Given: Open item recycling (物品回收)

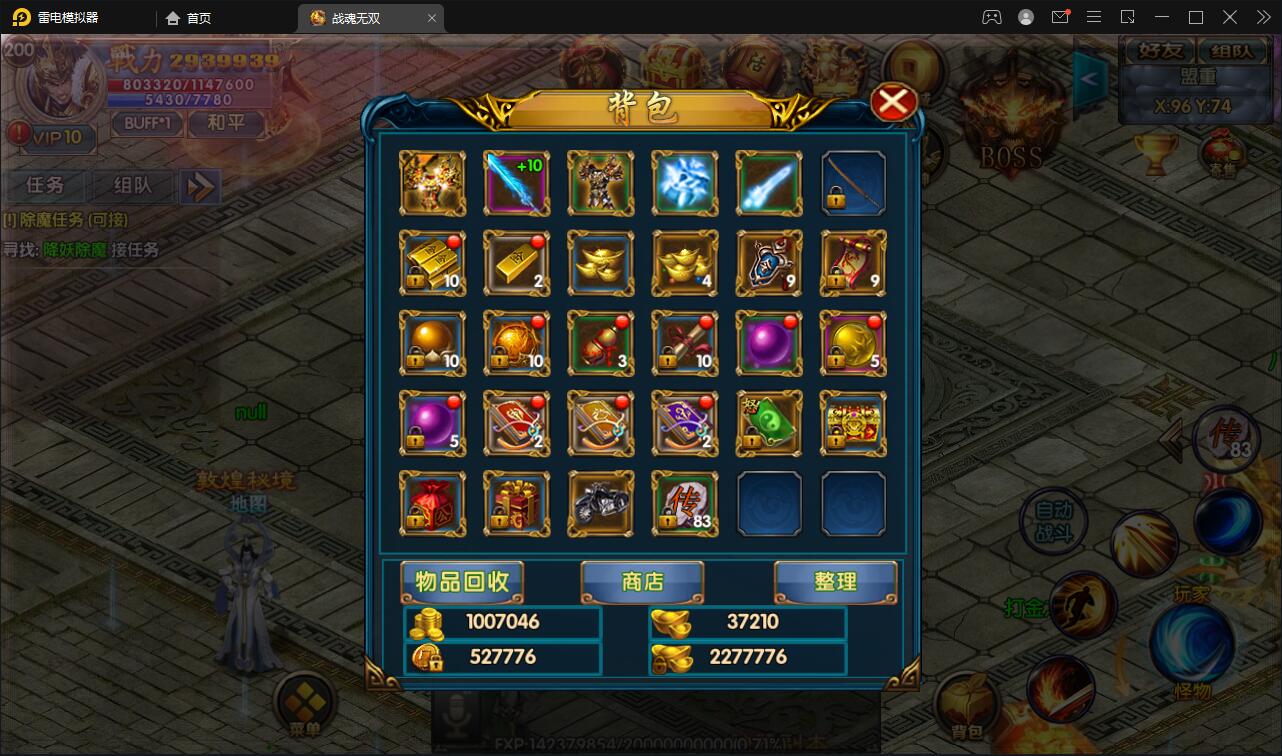Looking at the screenshot, I should (462, 581).
